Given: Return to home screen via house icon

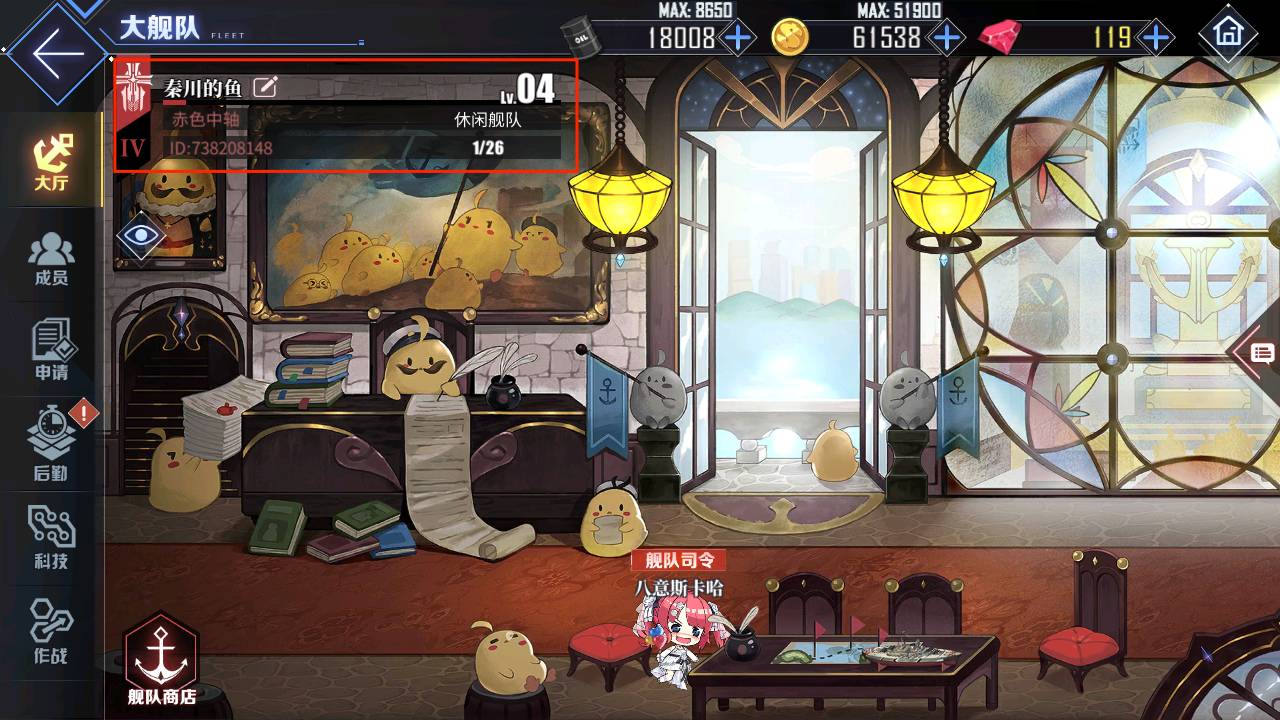Looking at the screenshot, I should 1227,34.
